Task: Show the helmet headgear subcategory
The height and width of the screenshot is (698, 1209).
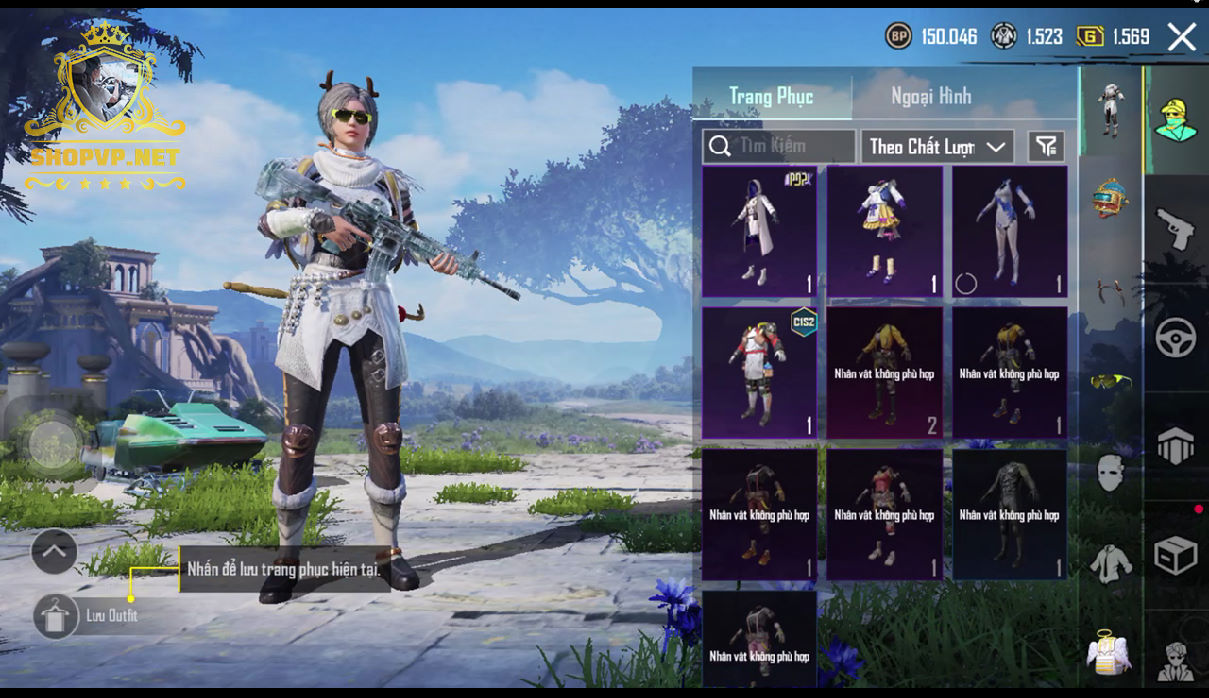Action: click(x=1110, y=197)
